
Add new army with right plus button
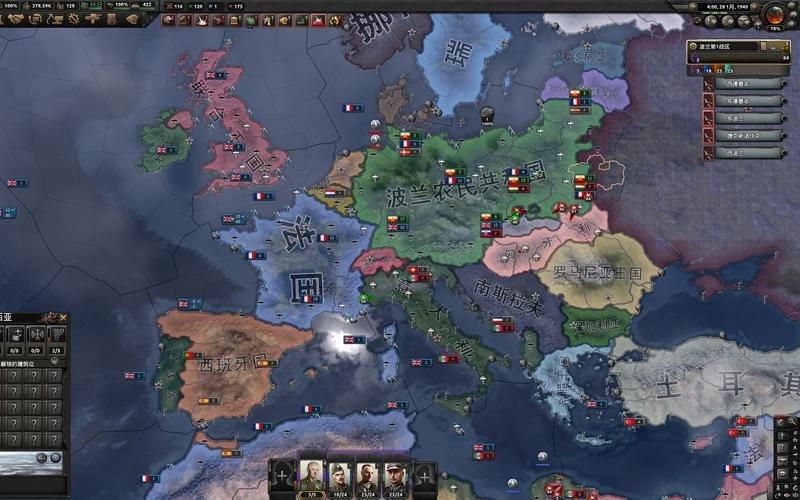click(426, 475)
